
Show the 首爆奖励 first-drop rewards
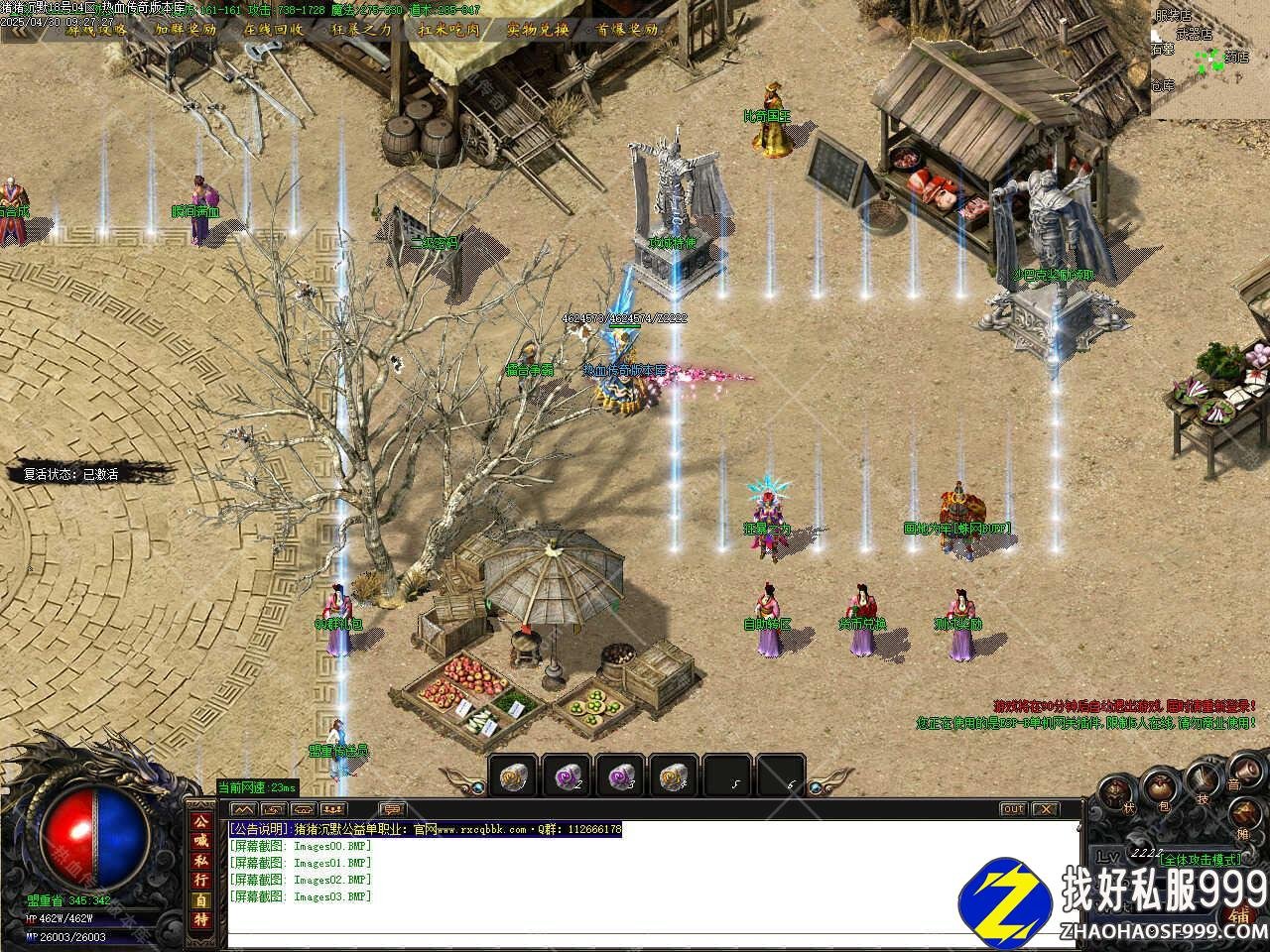click(x=626, y=29)
